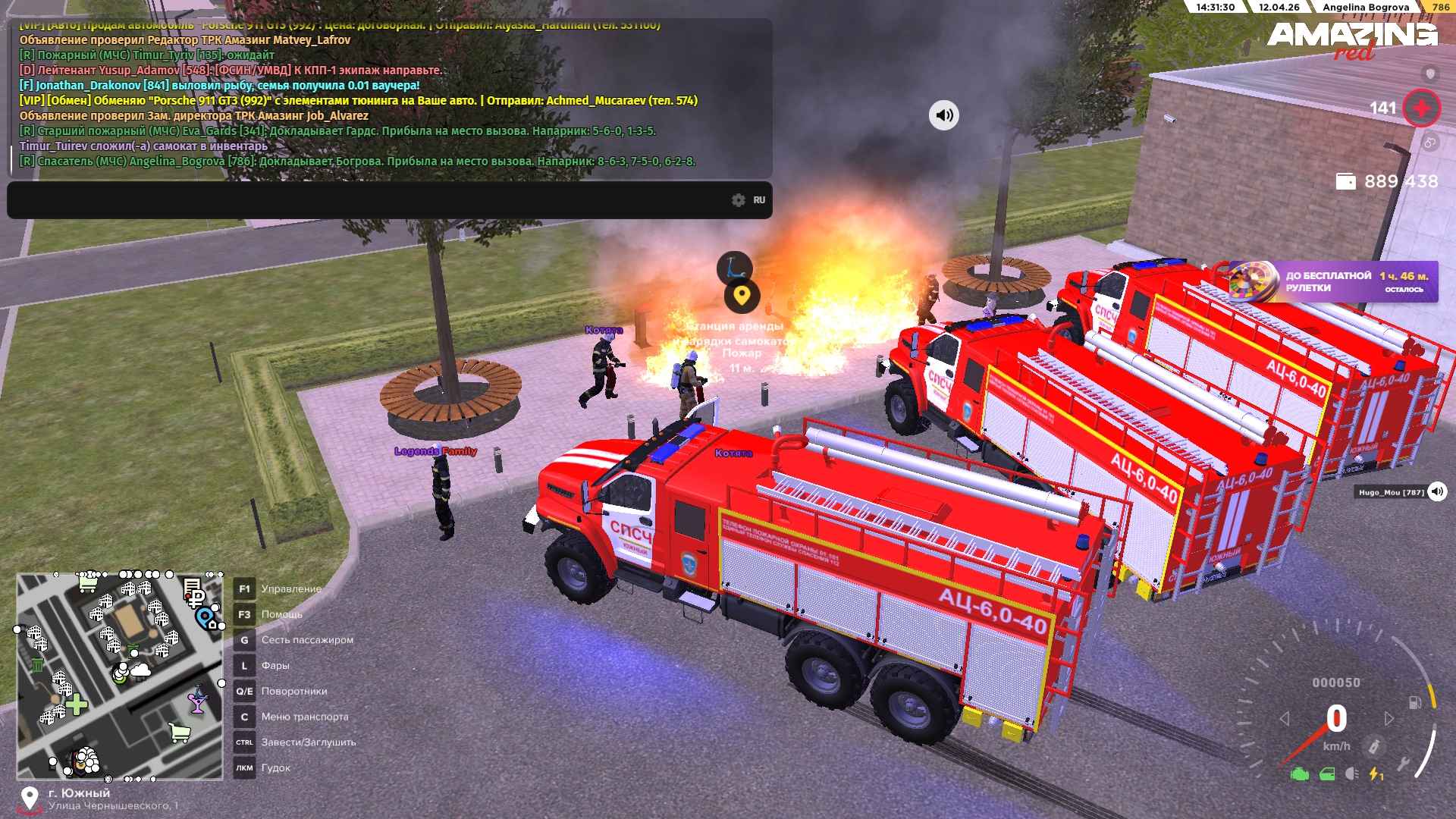Click the green plus hospital marker on minimap
The width and height of the screenshot is (1456, 819).
click(77, 705)
